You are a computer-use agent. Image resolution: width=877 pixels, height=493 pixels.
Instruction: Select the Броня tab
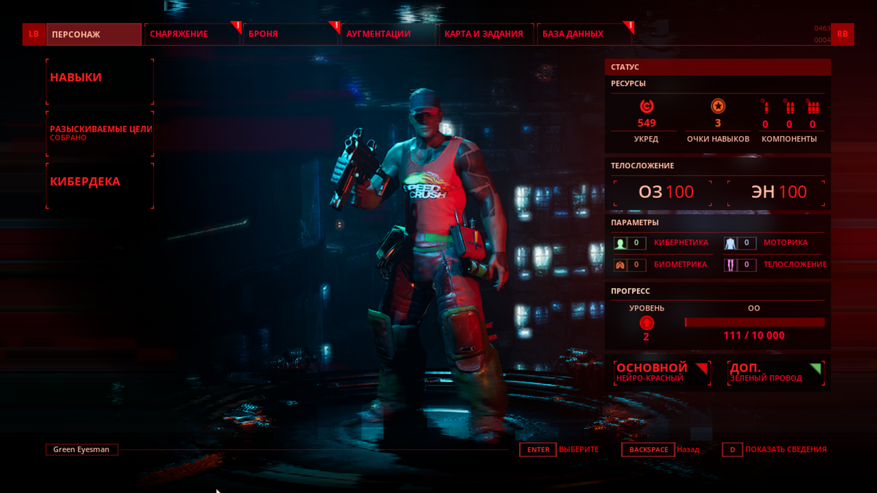coord(290,34)
